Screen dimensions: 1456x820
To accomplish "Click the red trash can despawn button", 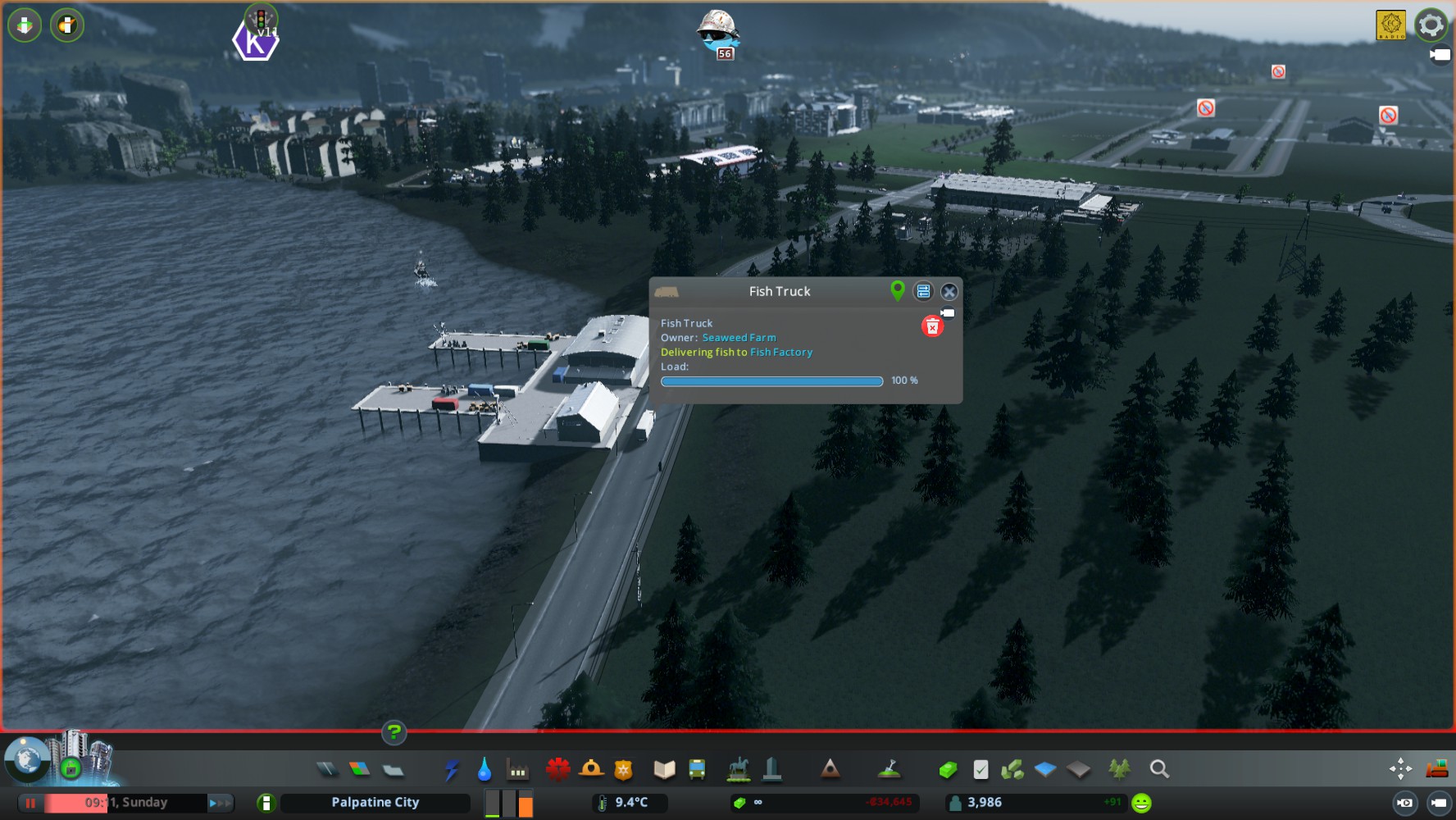I will coord(932,326).
